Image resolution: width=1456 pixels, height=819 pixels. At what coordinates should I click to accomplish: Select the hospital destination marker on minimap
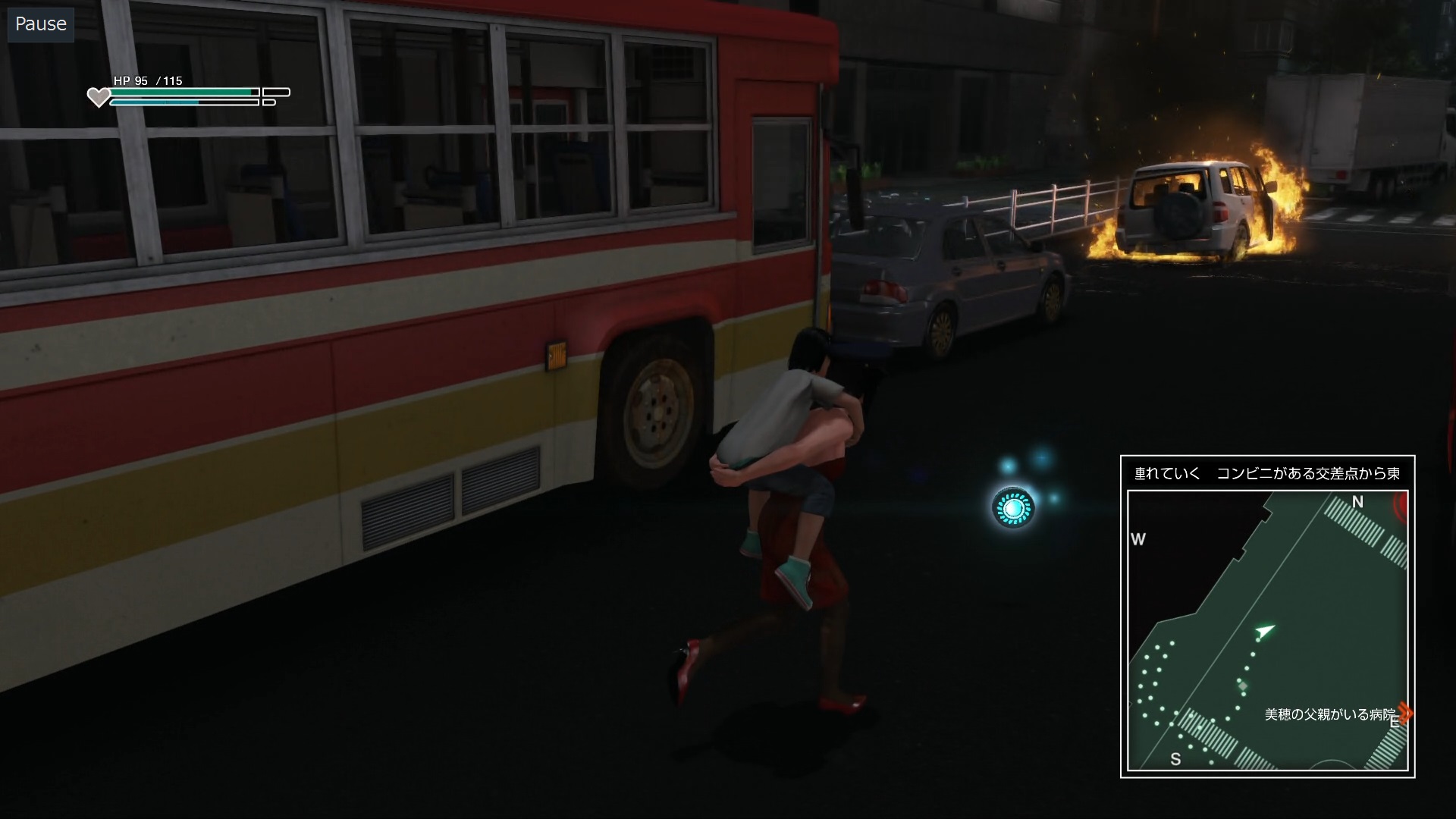(x=1405, y=713)
